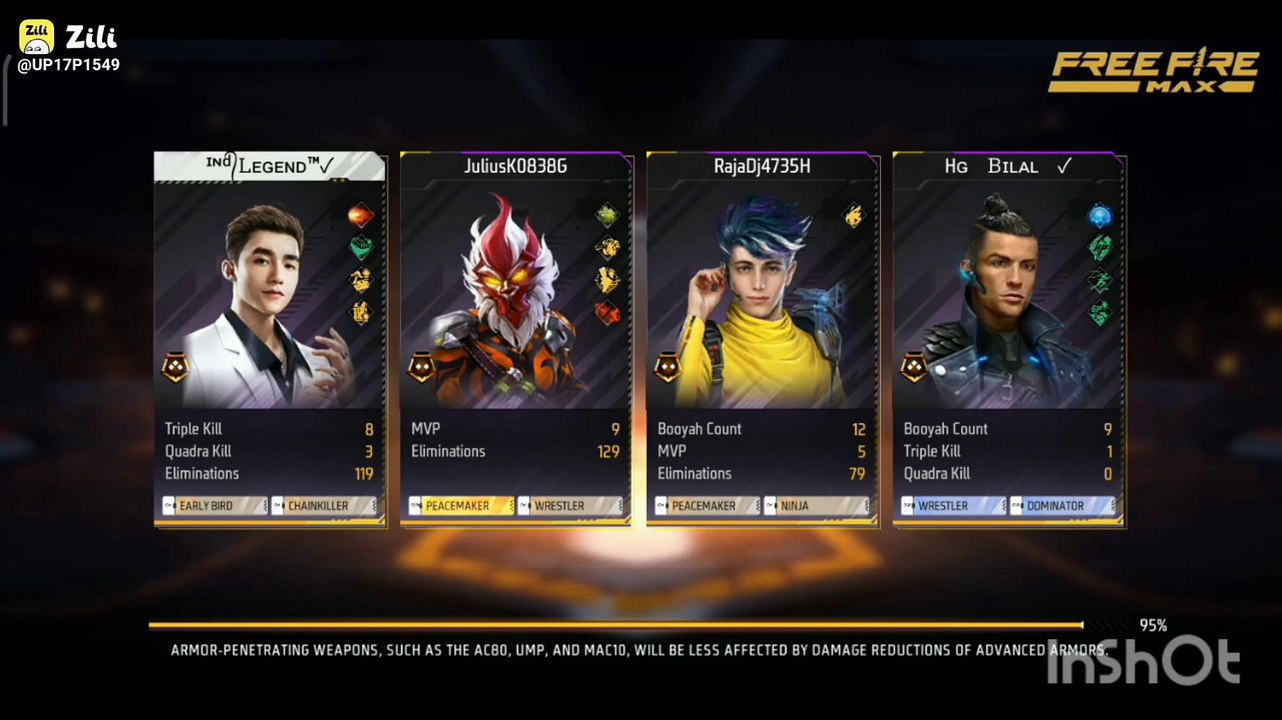
Task: Select the Dominator title badge
Action: point(1062,506)
